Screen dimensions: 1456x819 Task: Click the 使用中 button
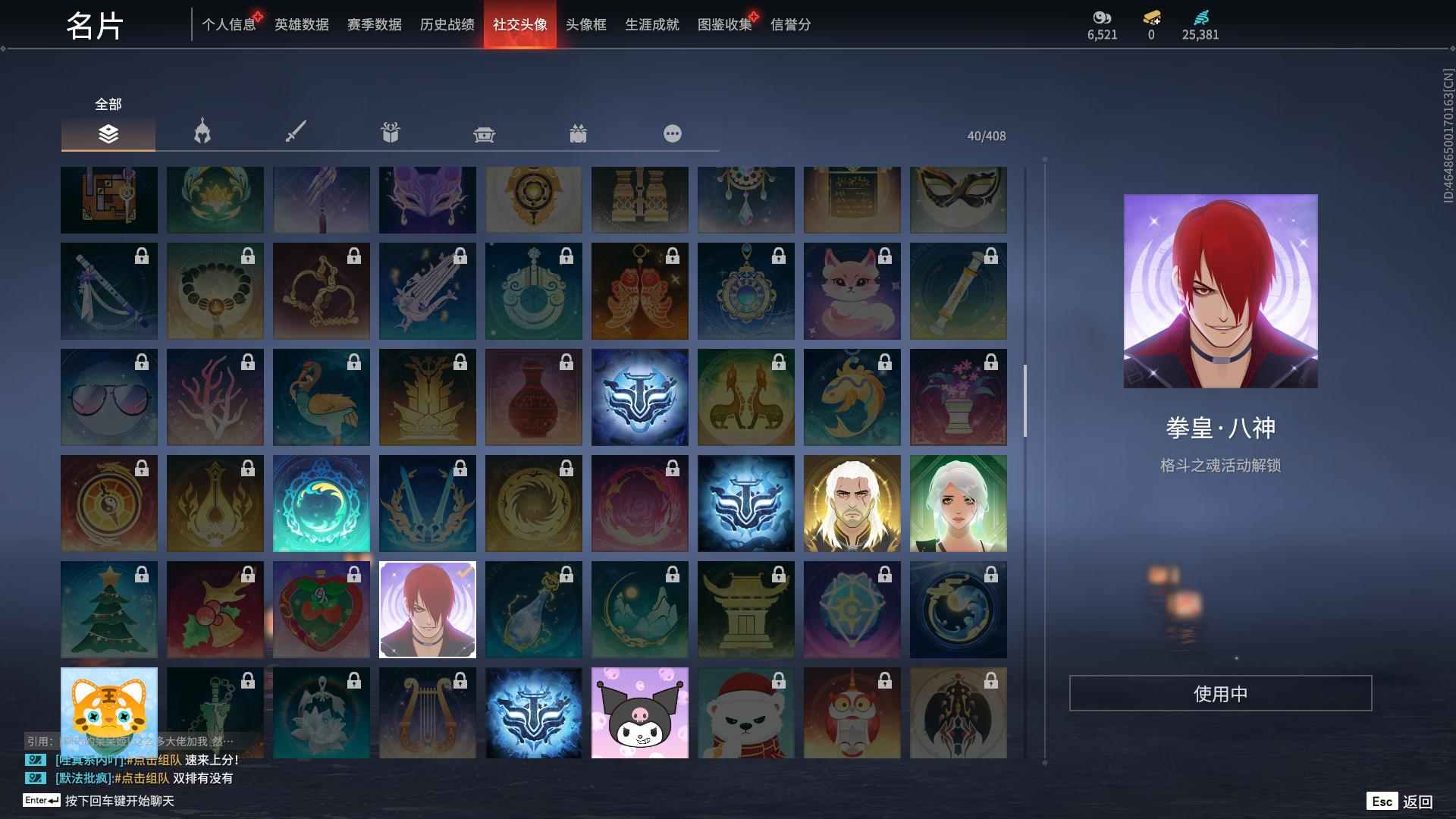pyautogui.click(x=1219, y=693)
